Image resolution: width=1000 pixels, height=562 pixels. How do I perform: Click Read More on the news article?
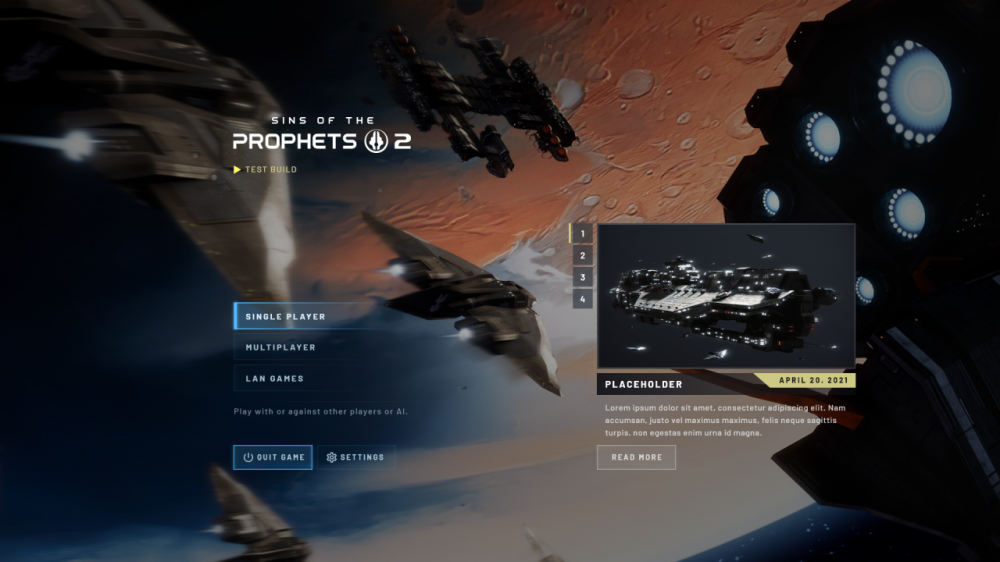click(x=636, y=457)
